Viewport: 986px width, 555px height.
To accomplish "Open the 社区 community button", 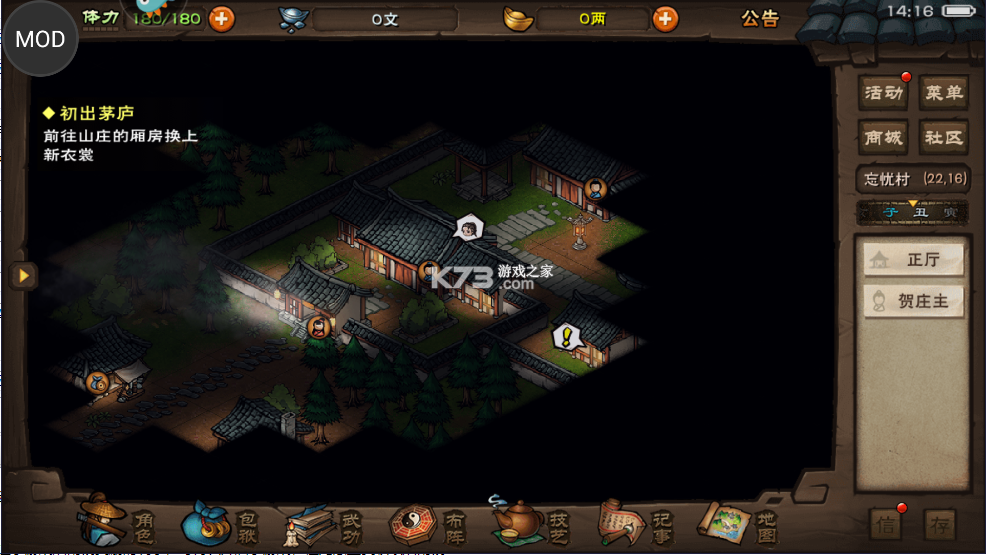I will (943, 137).
